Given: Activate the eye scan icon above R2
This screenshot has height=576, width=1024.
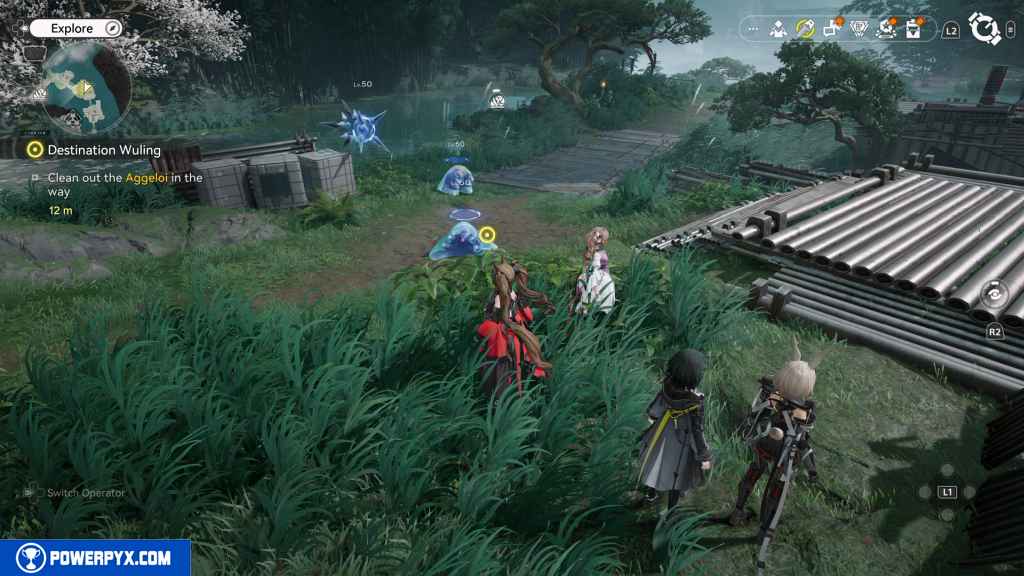Looking at the screenshot, I should 994,295.
